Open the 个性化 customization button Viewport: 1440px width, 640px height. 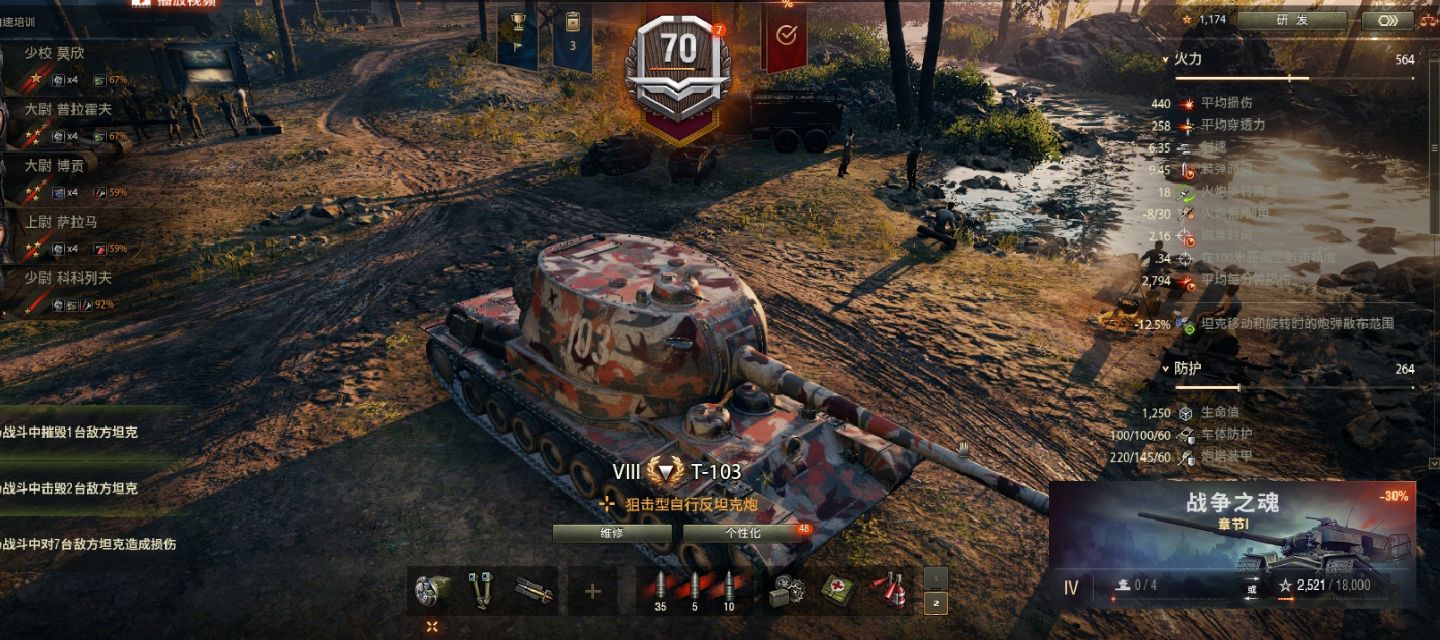[x=743, y=533]
